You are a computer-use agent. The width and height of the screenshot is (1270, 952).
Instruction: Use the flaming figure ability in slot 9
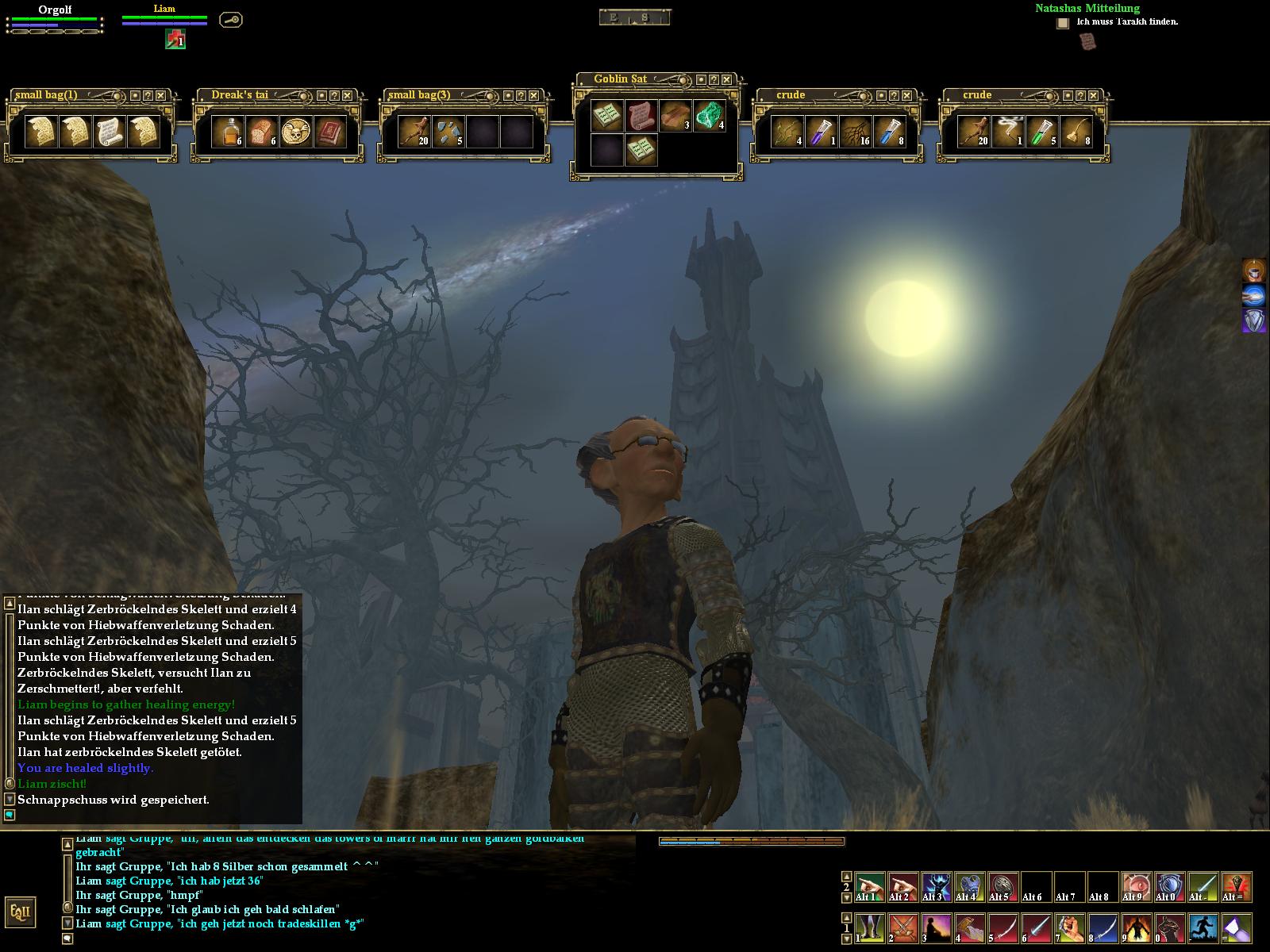click(x=1137, y=927)
